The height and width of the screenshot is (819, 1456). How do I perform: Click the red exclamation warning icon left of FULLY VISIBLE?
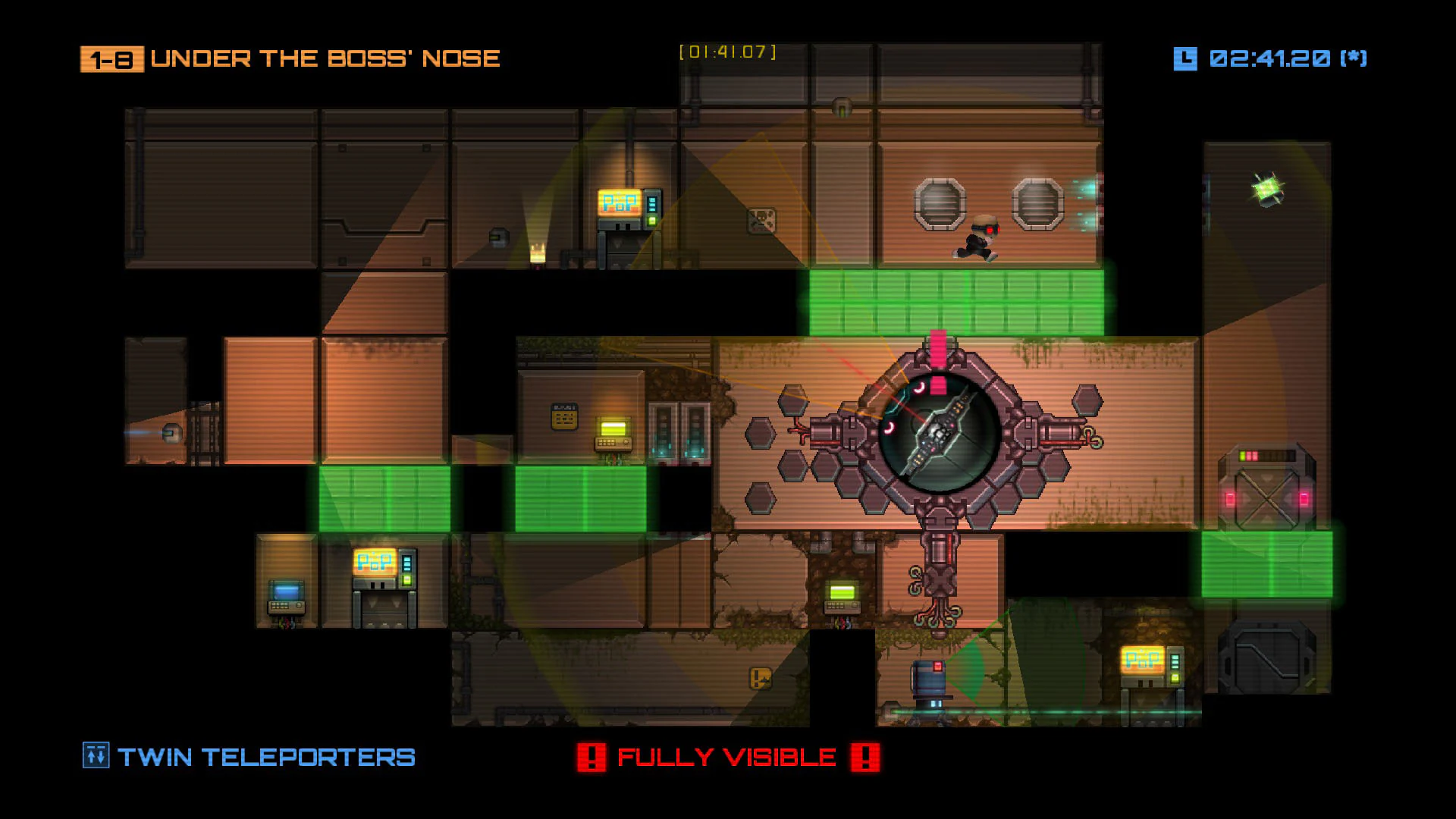pos(592,755)
